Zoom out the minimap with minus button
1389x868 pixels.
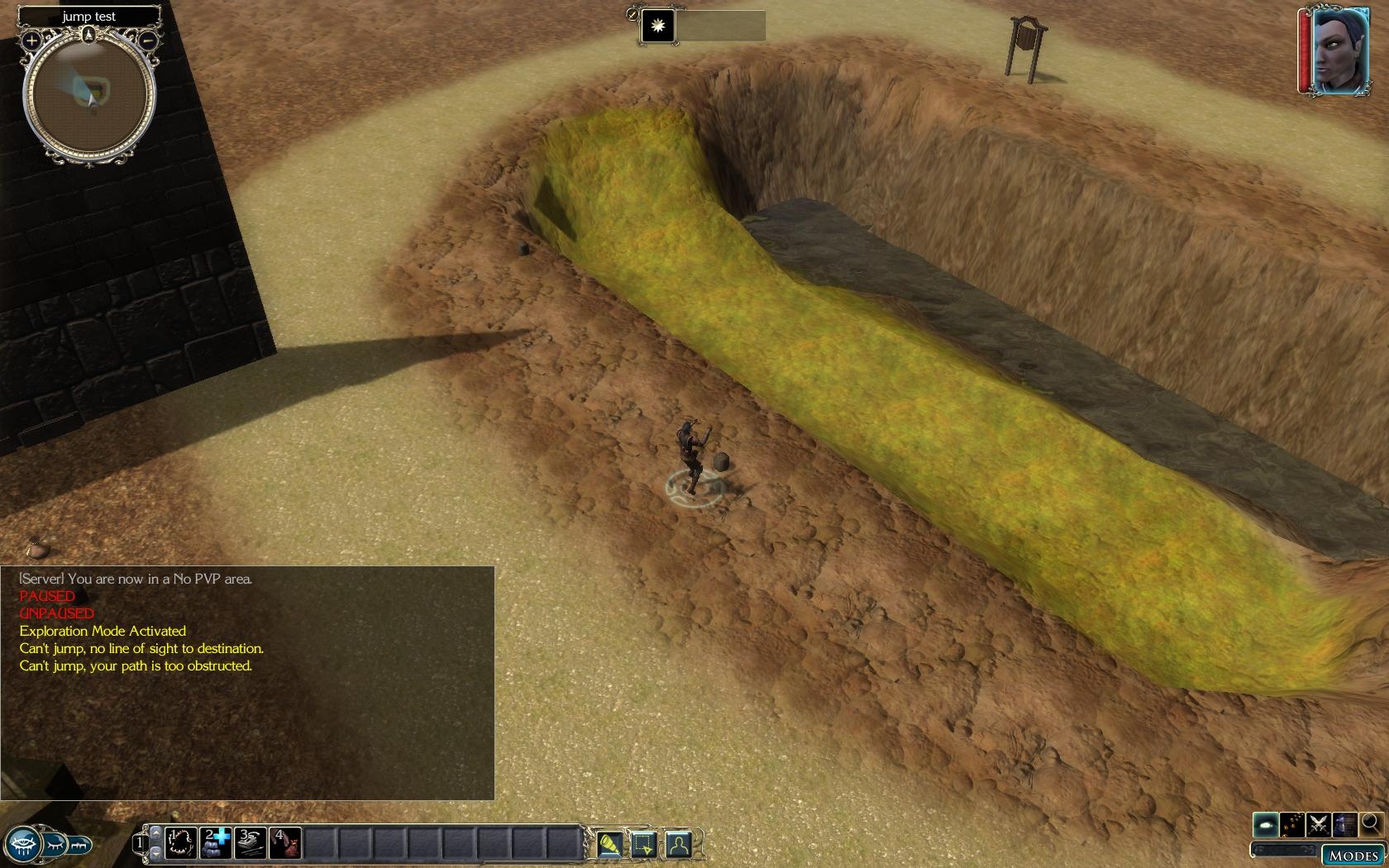(x=147, y=39)
